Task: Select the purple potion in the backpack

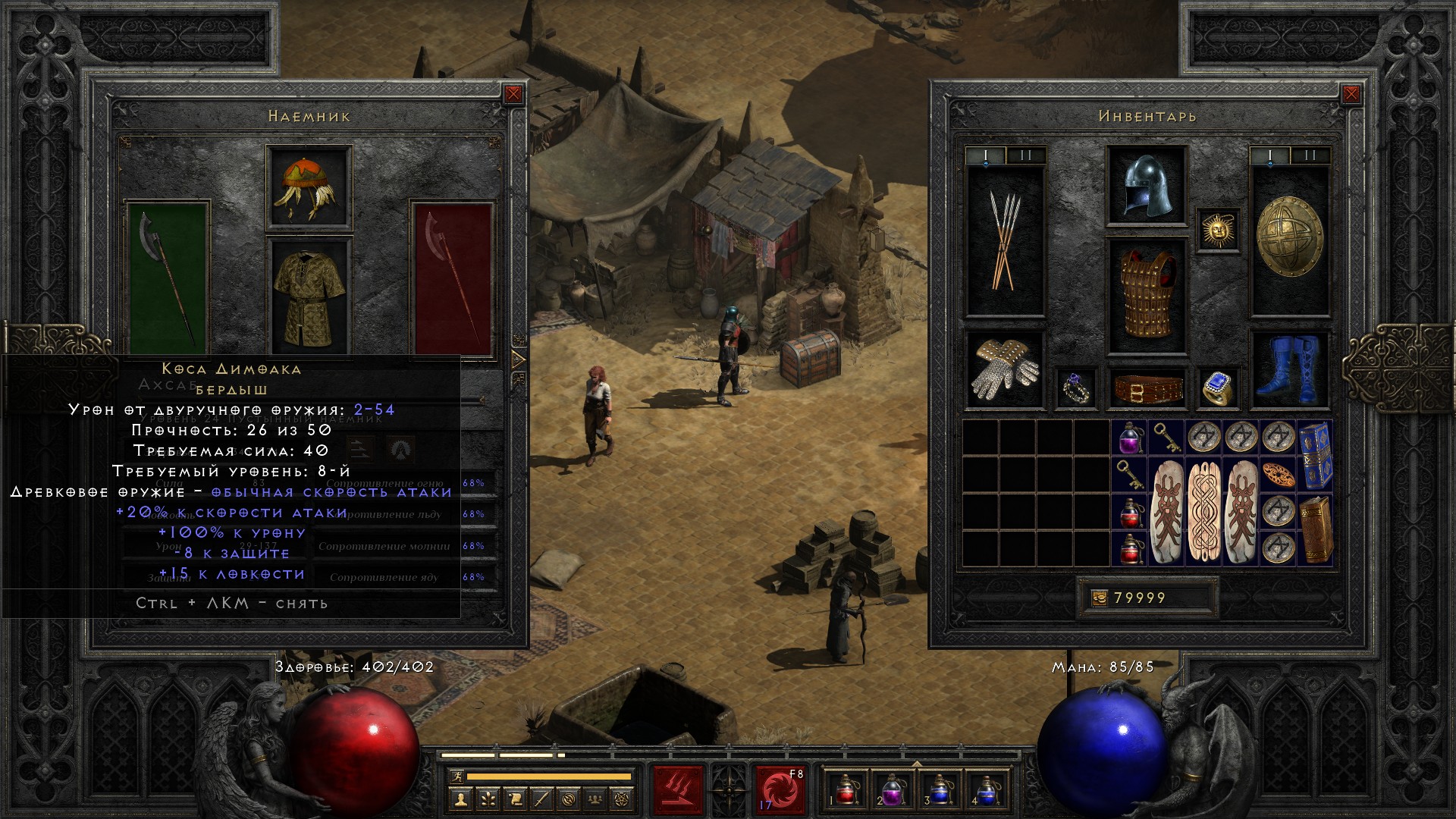Action: (x=1129, y=438)
